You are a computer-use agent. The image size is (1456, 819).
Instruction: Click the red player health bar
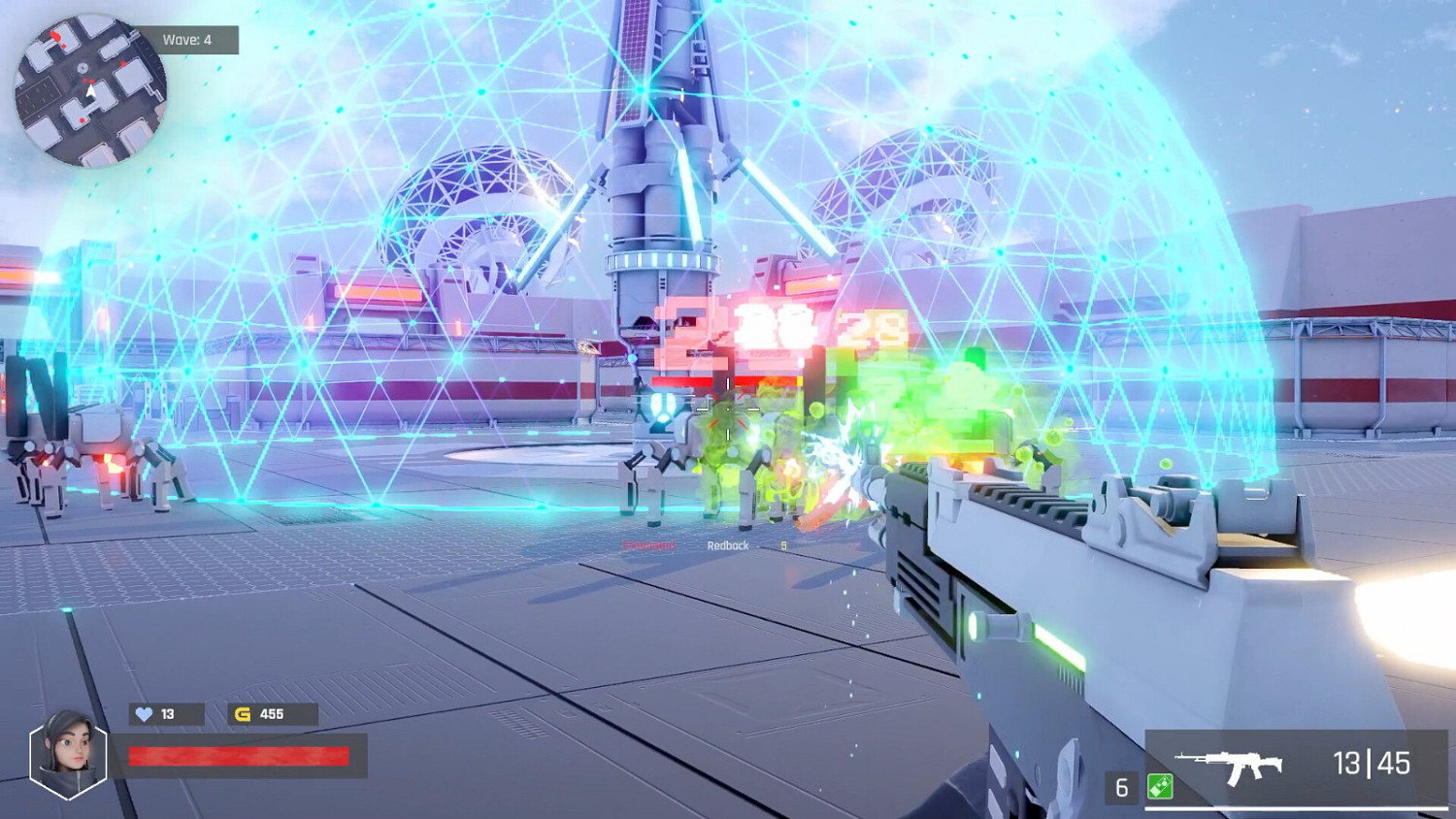238,755
